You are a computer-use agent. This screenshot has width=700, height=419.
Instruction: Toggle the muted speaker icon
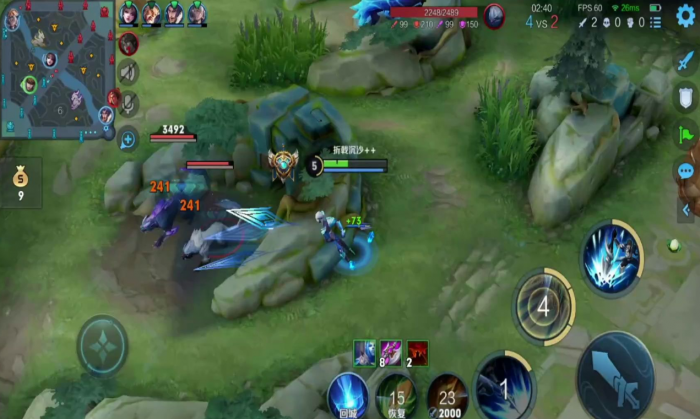click(x=128, y=71)
